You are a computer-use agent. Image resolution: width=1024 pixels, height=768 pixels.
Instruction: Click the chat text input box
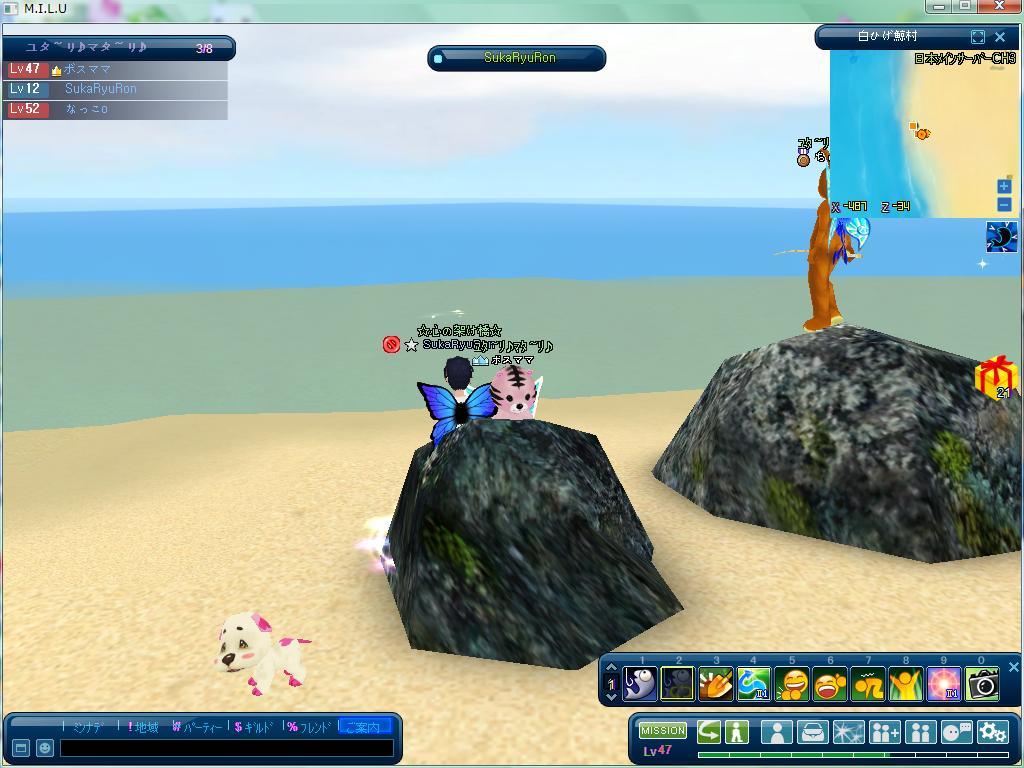226,747
